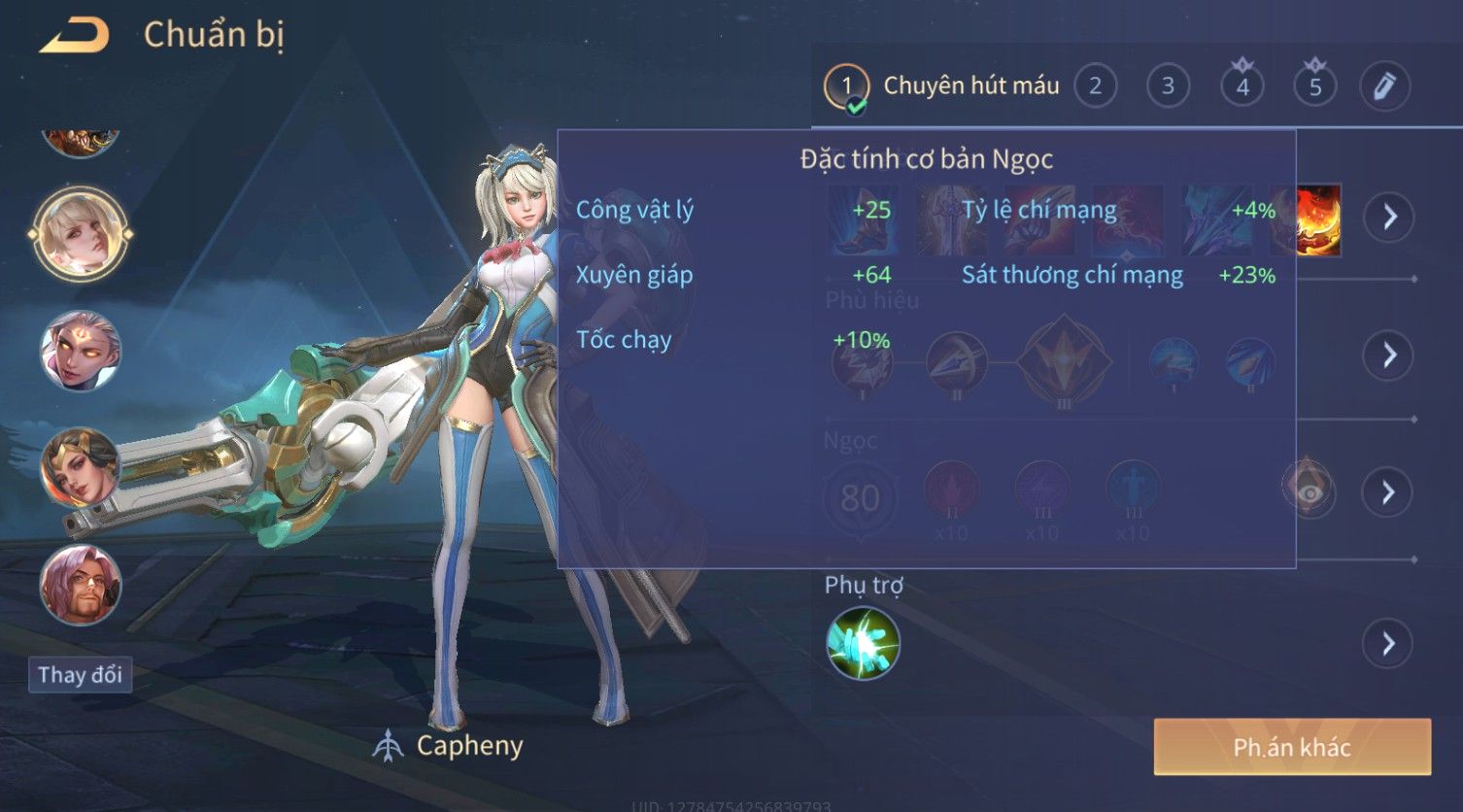The image size is (1463, 812).
Task: Edit preset name with pencil icon
Action: pos(1384,86)
